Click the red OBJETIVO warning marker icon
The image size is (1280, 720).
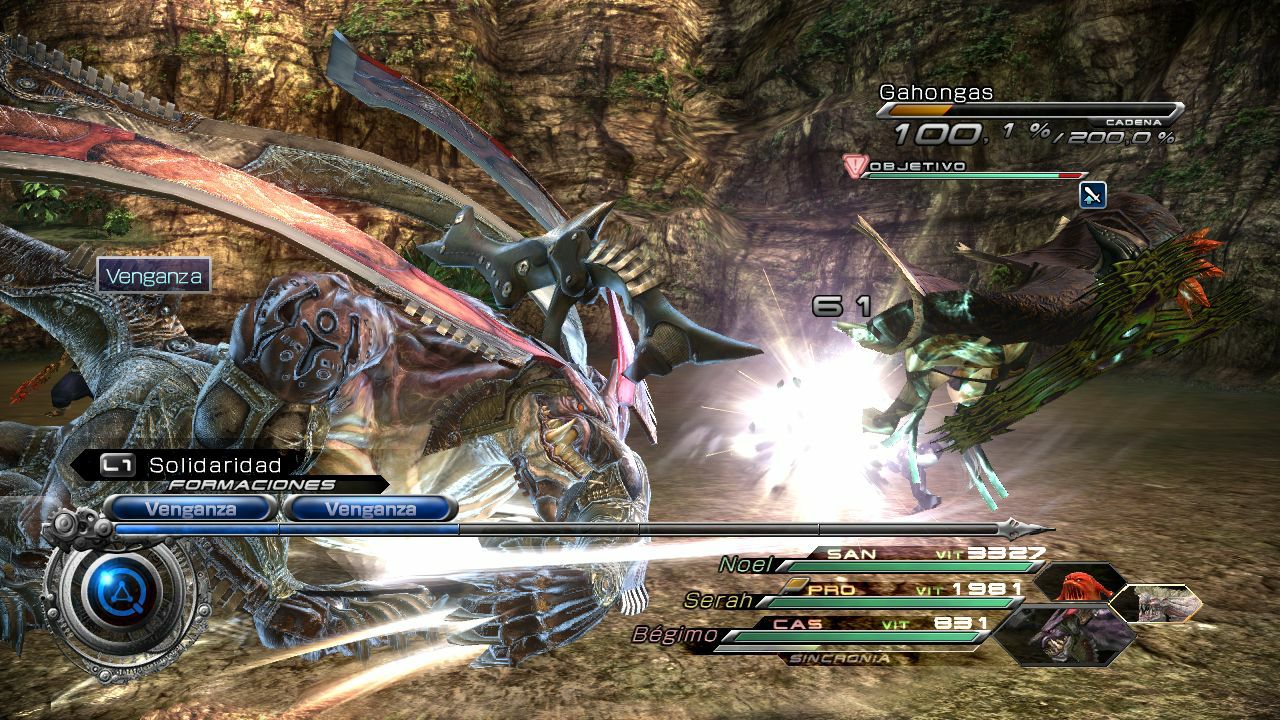point(855,166)
